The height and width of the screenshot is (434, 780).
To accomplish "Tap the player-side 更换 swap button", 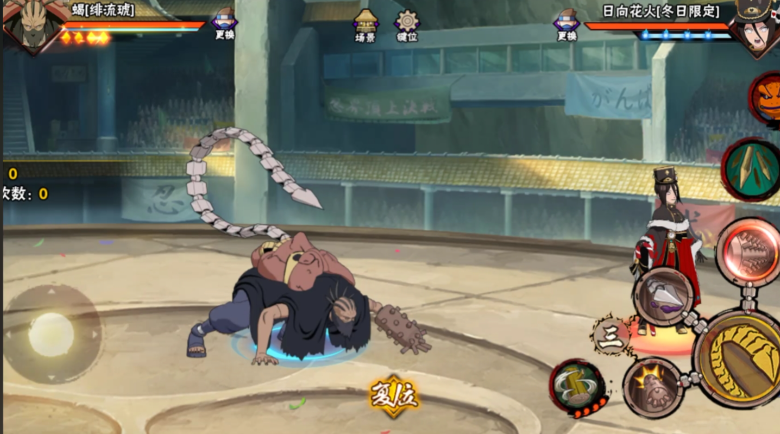I will click(225, 23).
